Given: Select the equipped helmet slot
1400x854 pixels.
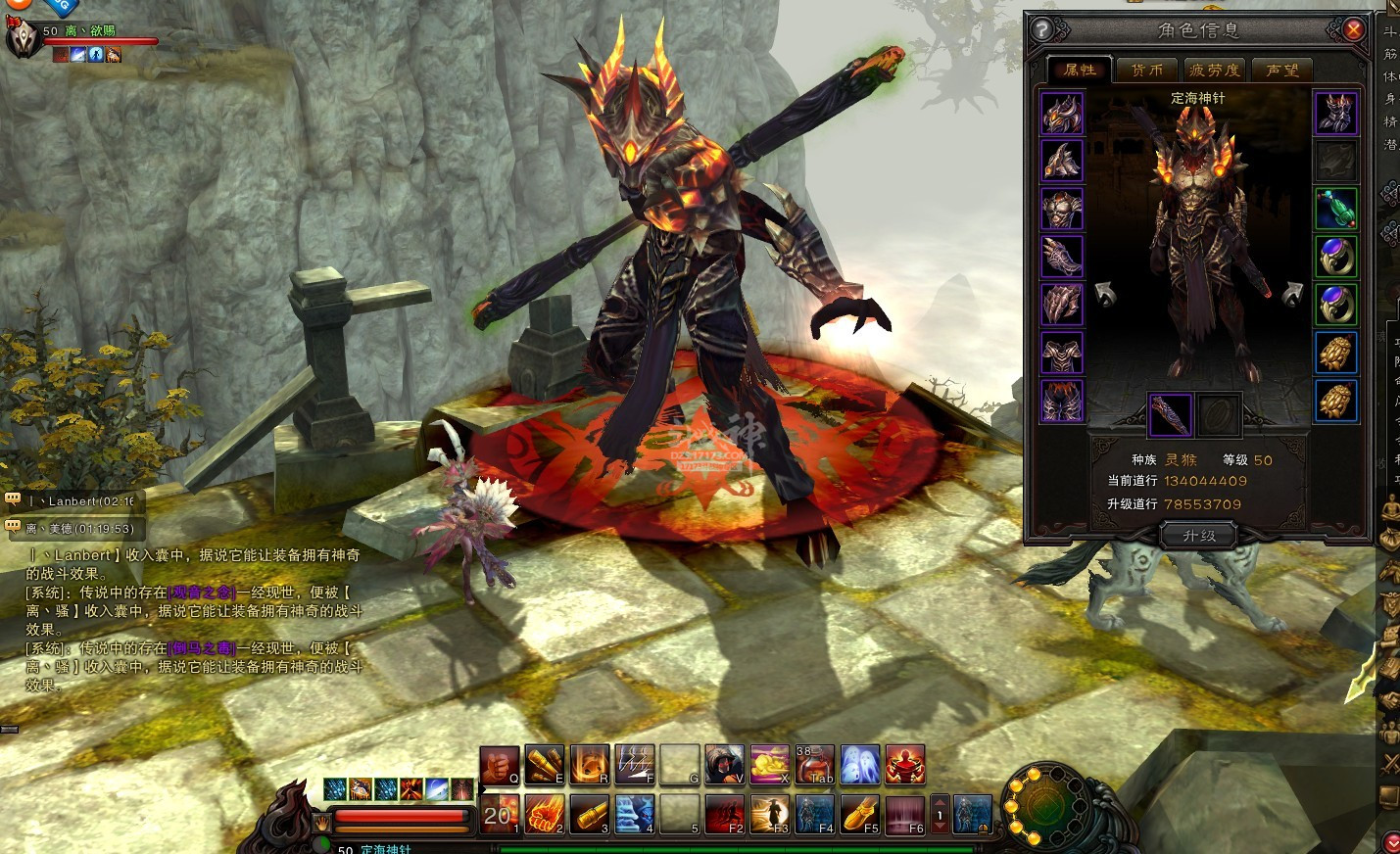Looking at the screenshot, I should 1061,114.
